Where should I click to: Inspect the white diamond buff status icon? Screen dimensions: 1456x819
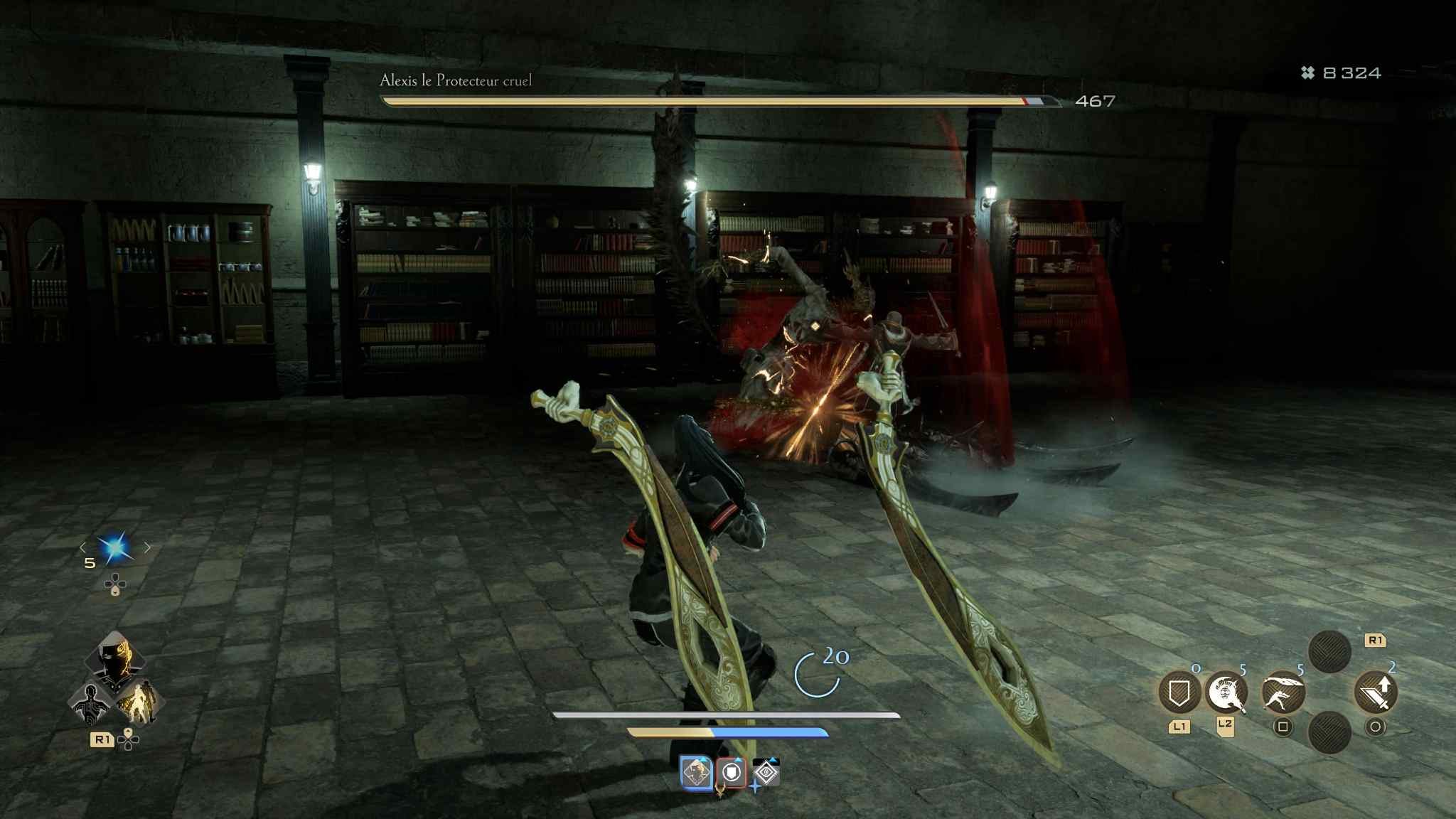(x=766, y=773)
